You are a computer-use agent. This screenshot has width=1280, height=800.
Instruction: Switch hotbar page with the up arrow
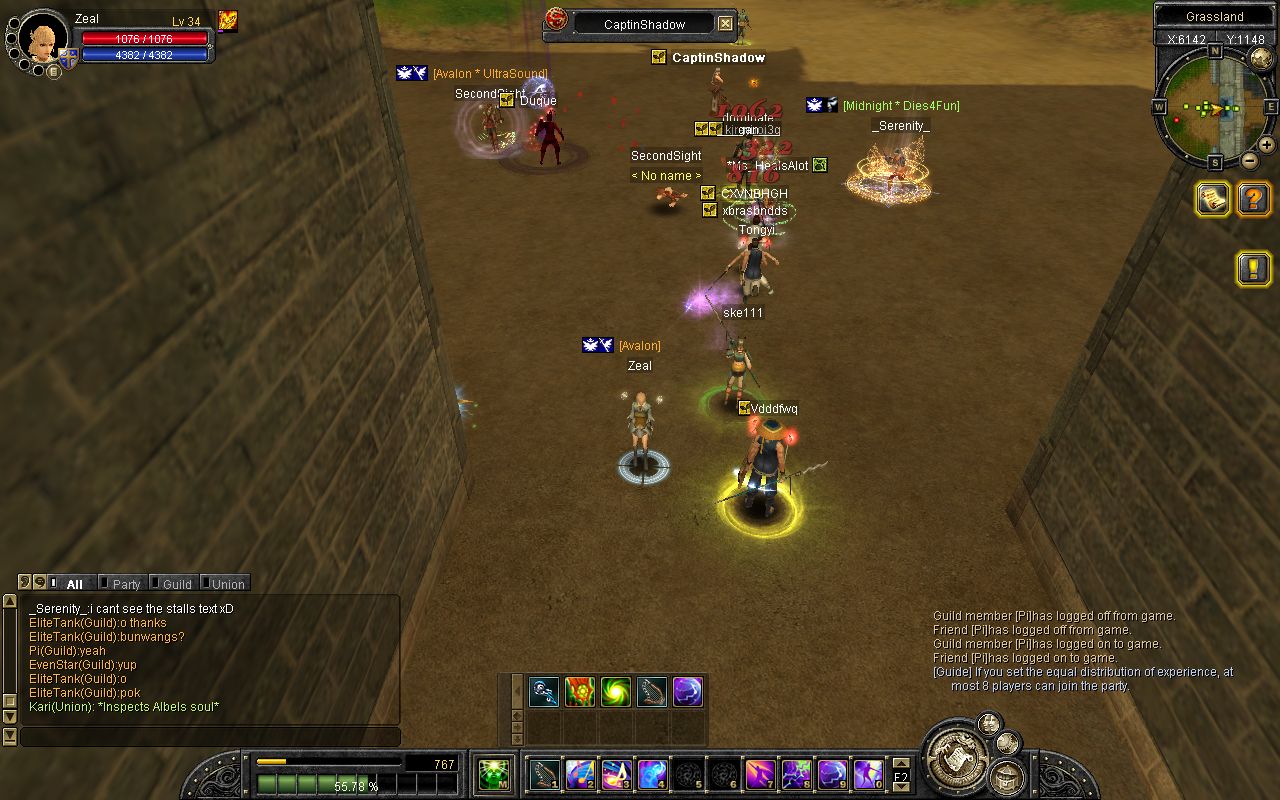pyautogui.click(x=901, y=764)
